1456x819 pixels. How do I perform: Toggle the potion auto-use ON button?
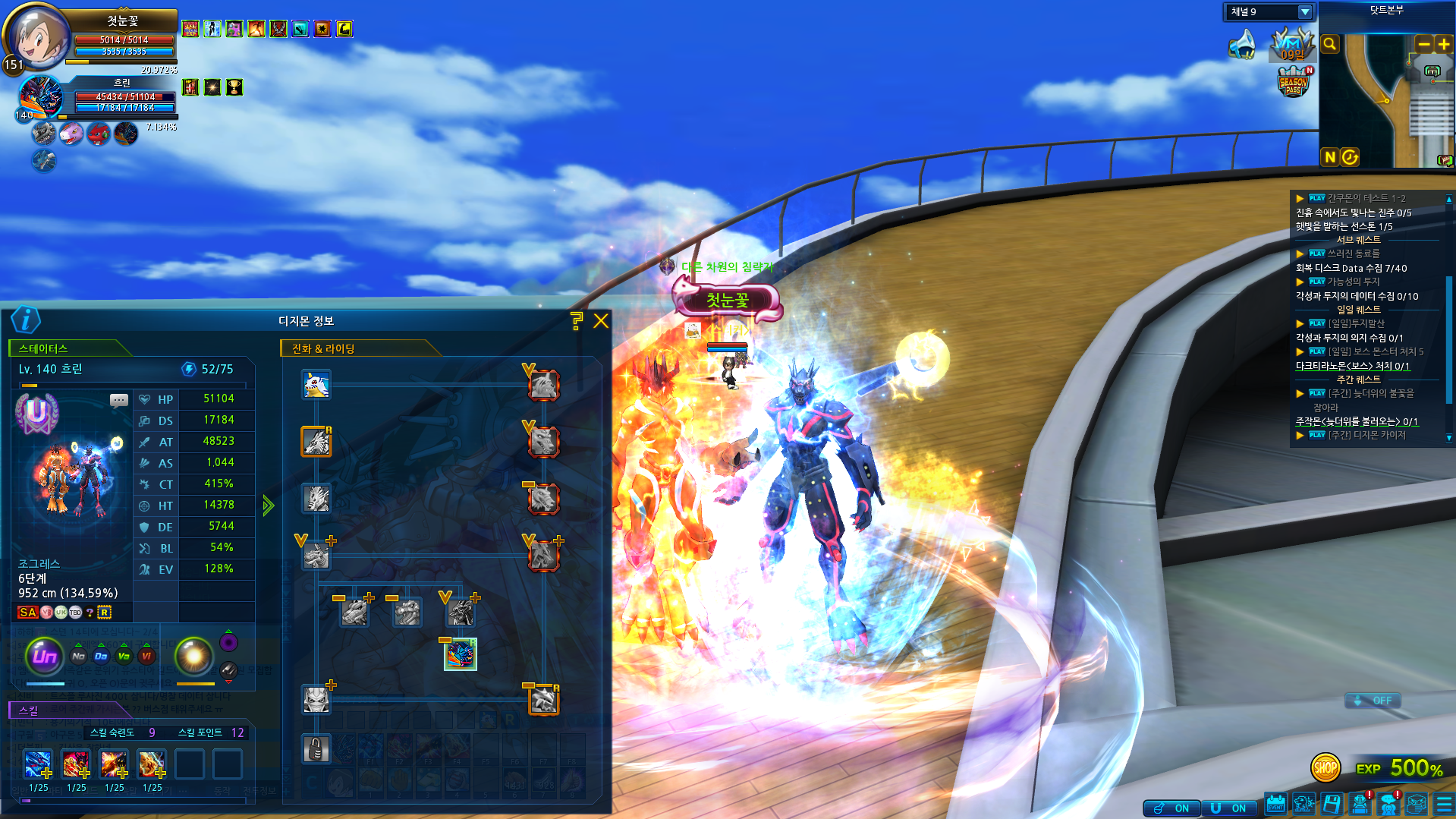coord(1171,808)
